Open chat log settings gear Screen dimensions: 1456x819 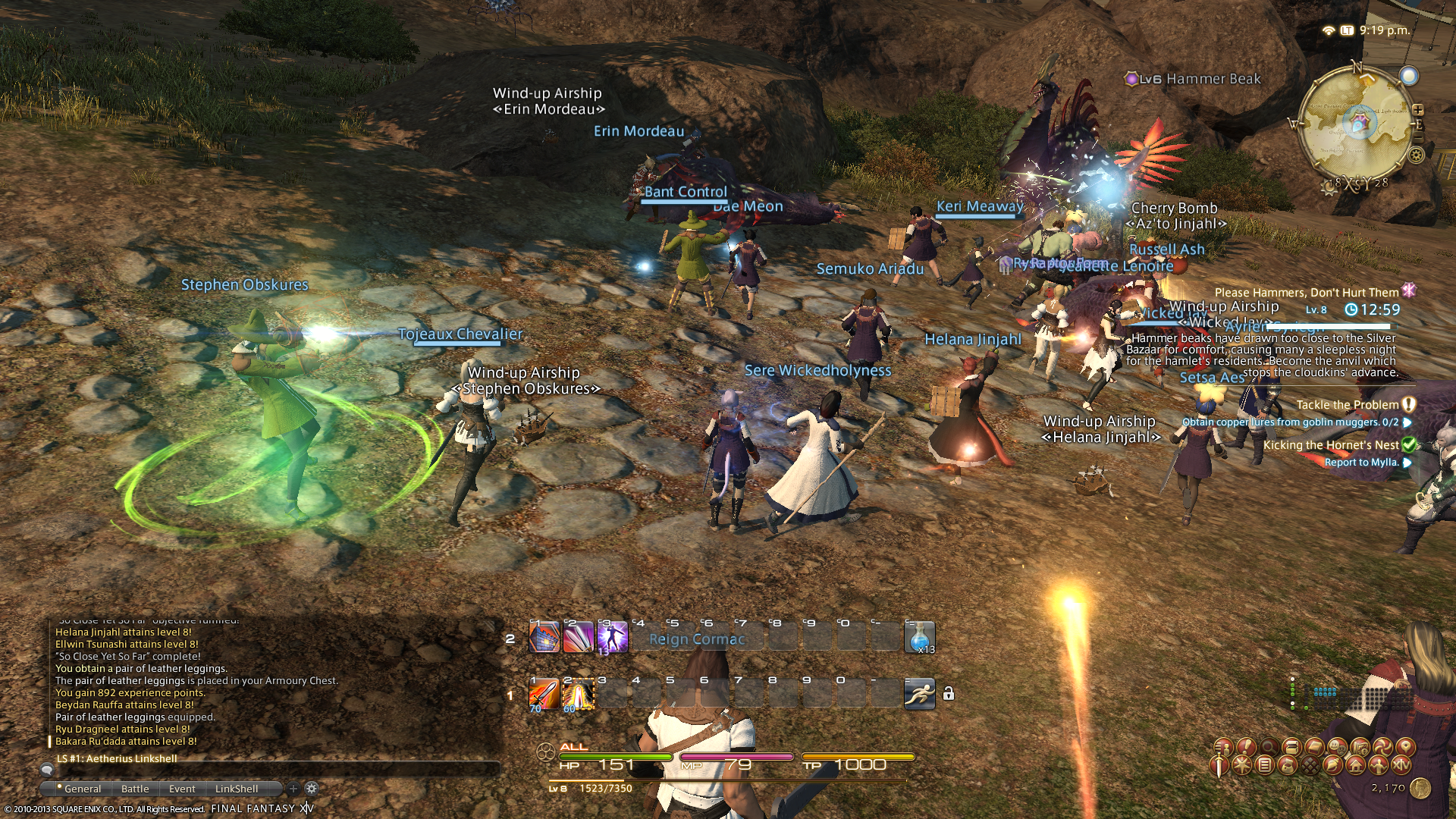coord(311,789)
